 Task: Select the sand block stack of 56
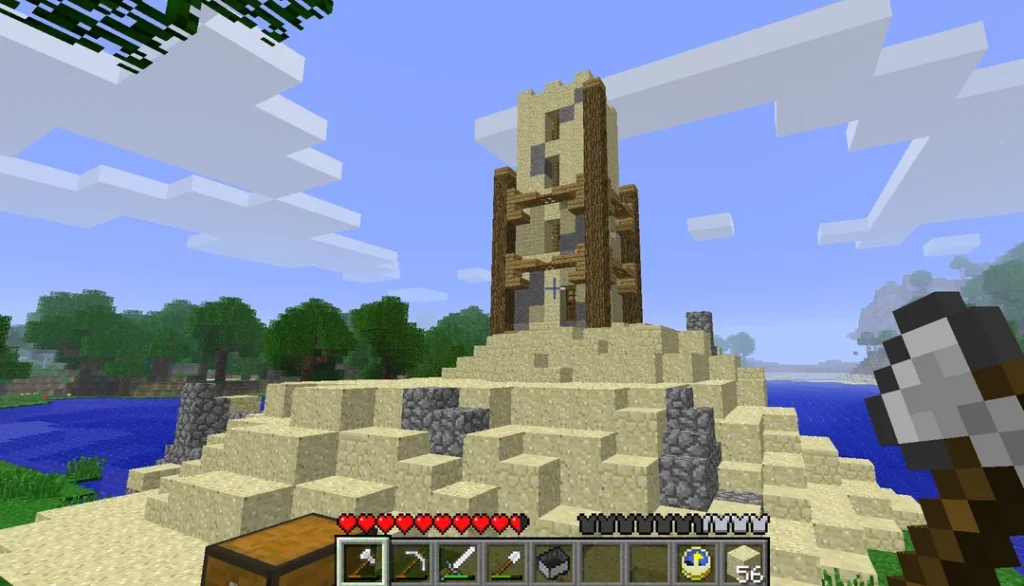tap(743, 562)
